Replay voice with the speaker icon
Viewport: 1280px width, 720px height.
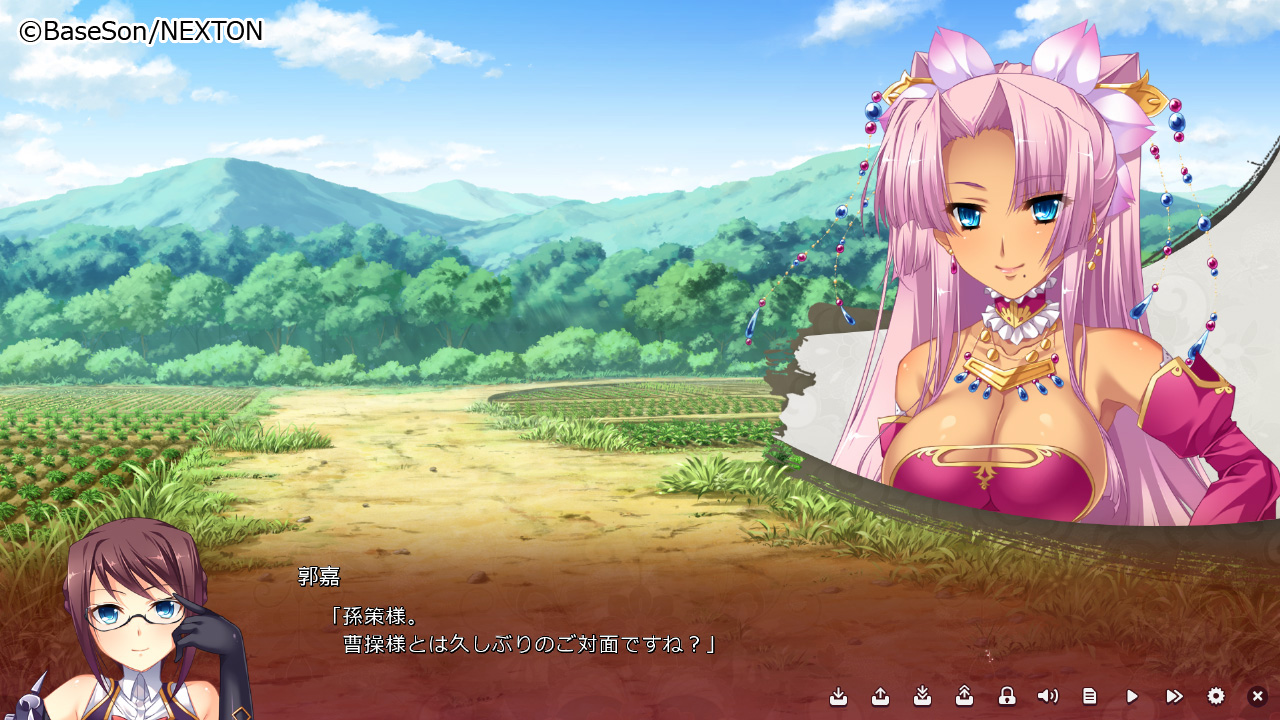coord(1048,696)
